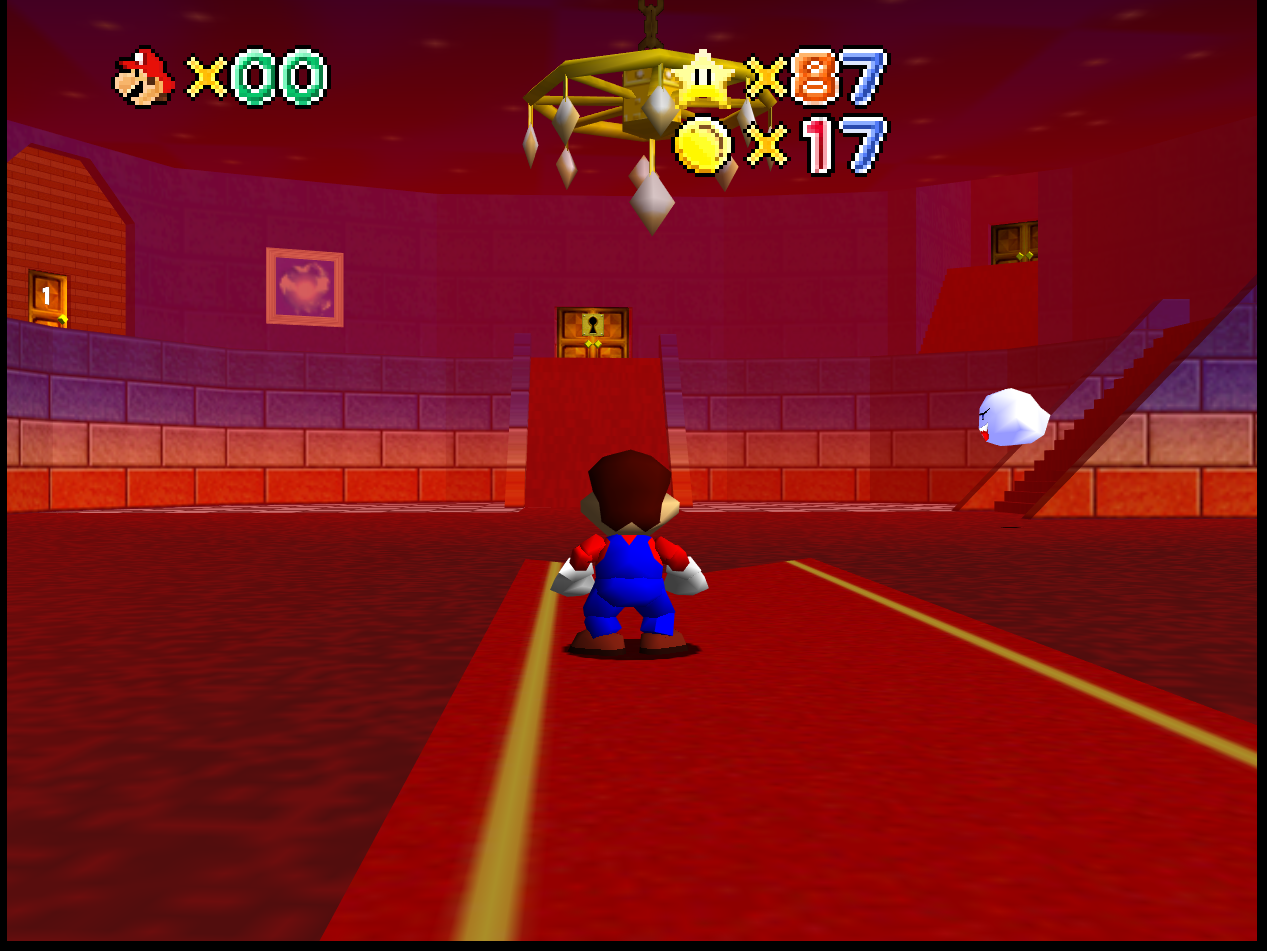The image size is (1267, 951).
Task: Click the Mario head lives icon
Action: [x=145, y=77]
